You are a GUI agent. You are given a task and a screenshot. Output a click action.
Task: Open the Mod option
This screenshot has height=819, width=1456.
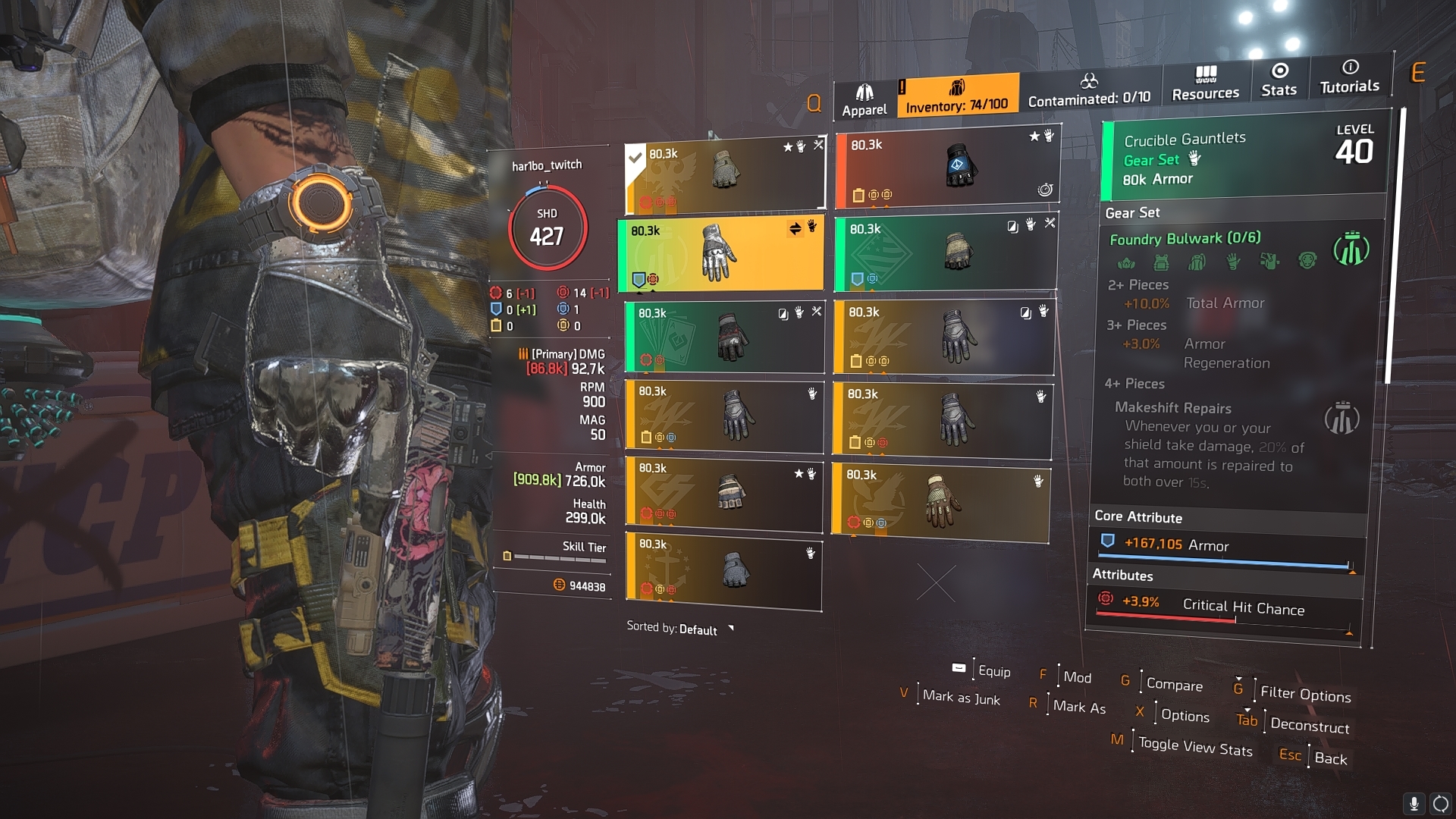tap(1077, 677)
